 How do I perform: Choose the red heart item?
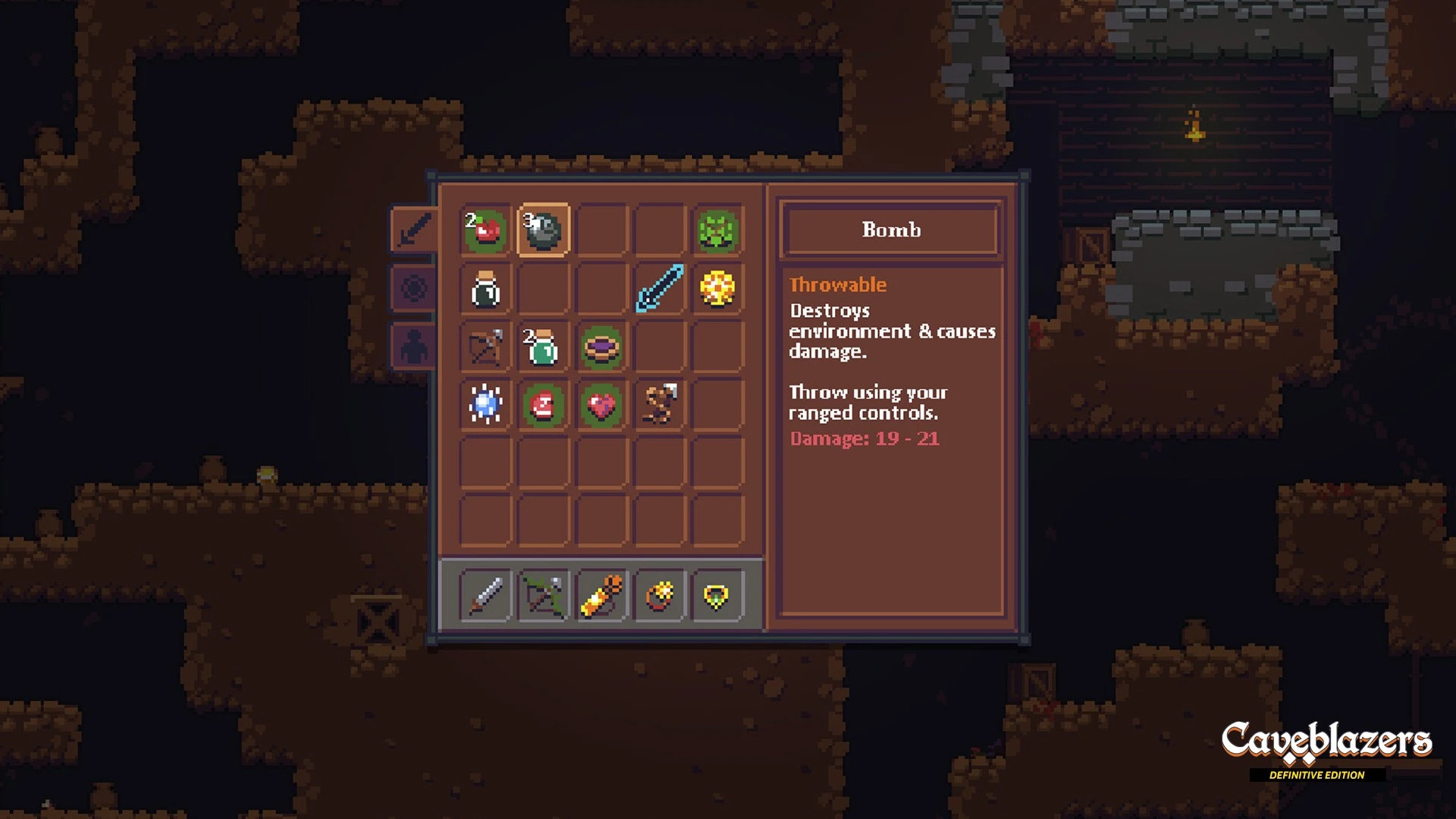[x=601, y=405]
